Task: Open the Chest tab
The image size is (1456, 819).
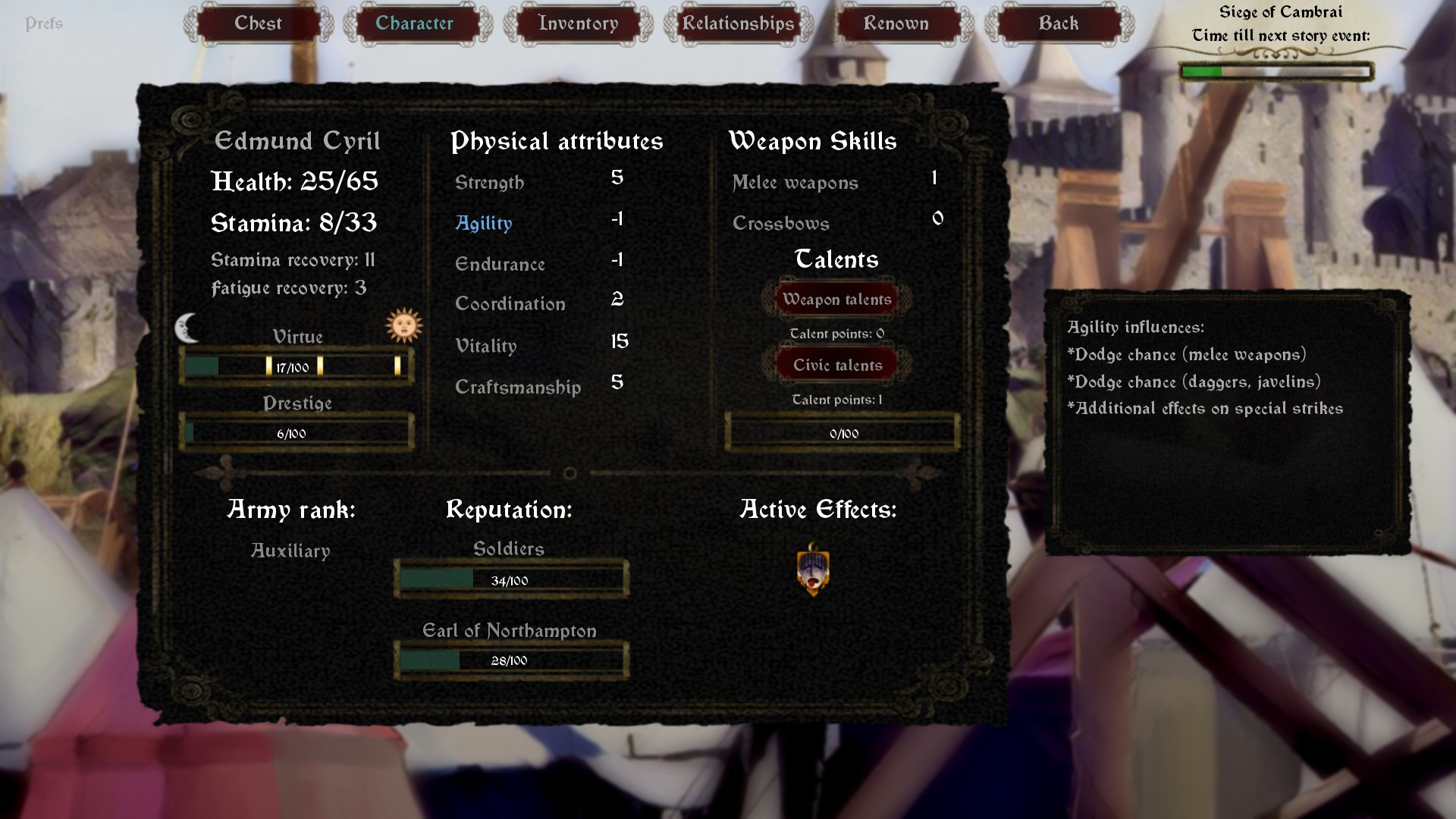Action: 258,24
